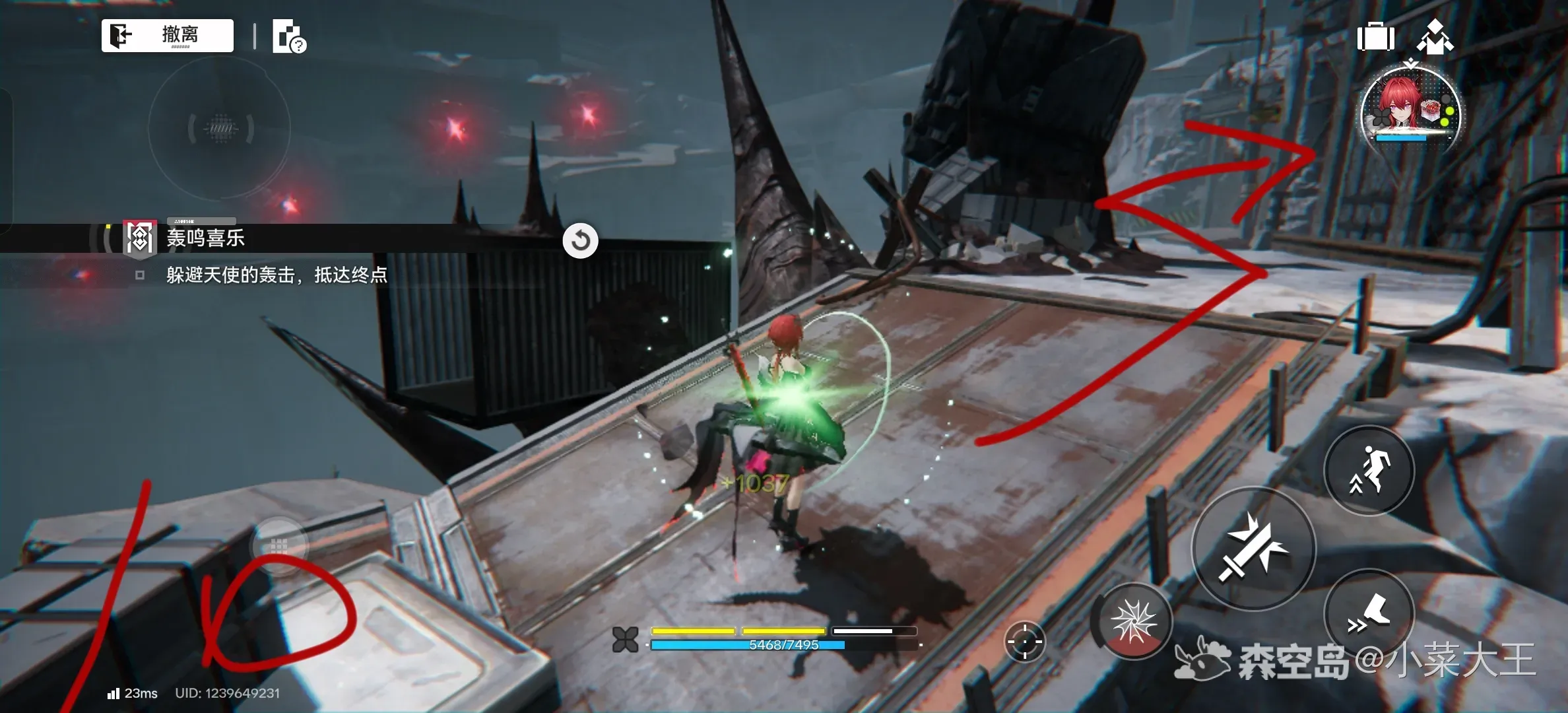The height and width of the screenshot is (713, 1568).
Task: Click the circular minimap radar
Action: point(220,127)
